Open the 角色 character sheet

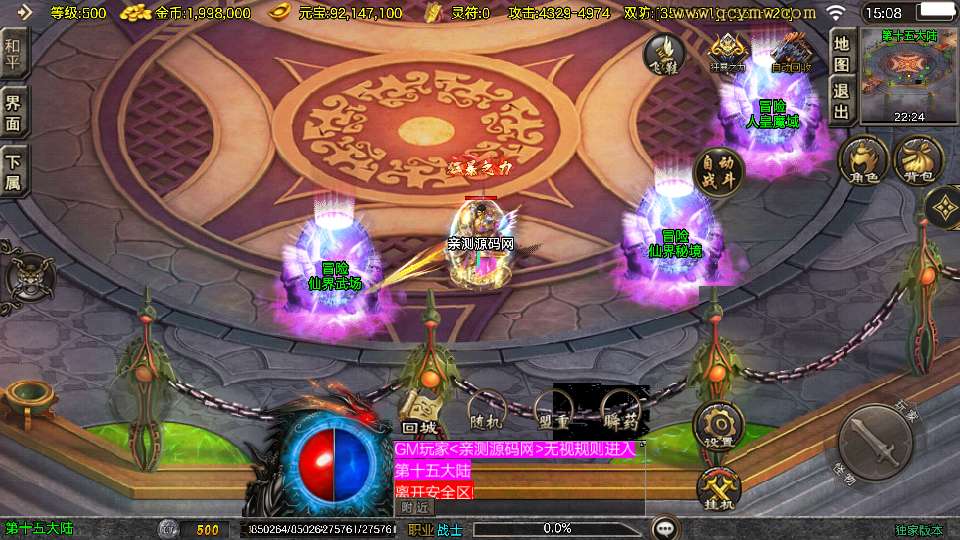click(x=864, y=160)
